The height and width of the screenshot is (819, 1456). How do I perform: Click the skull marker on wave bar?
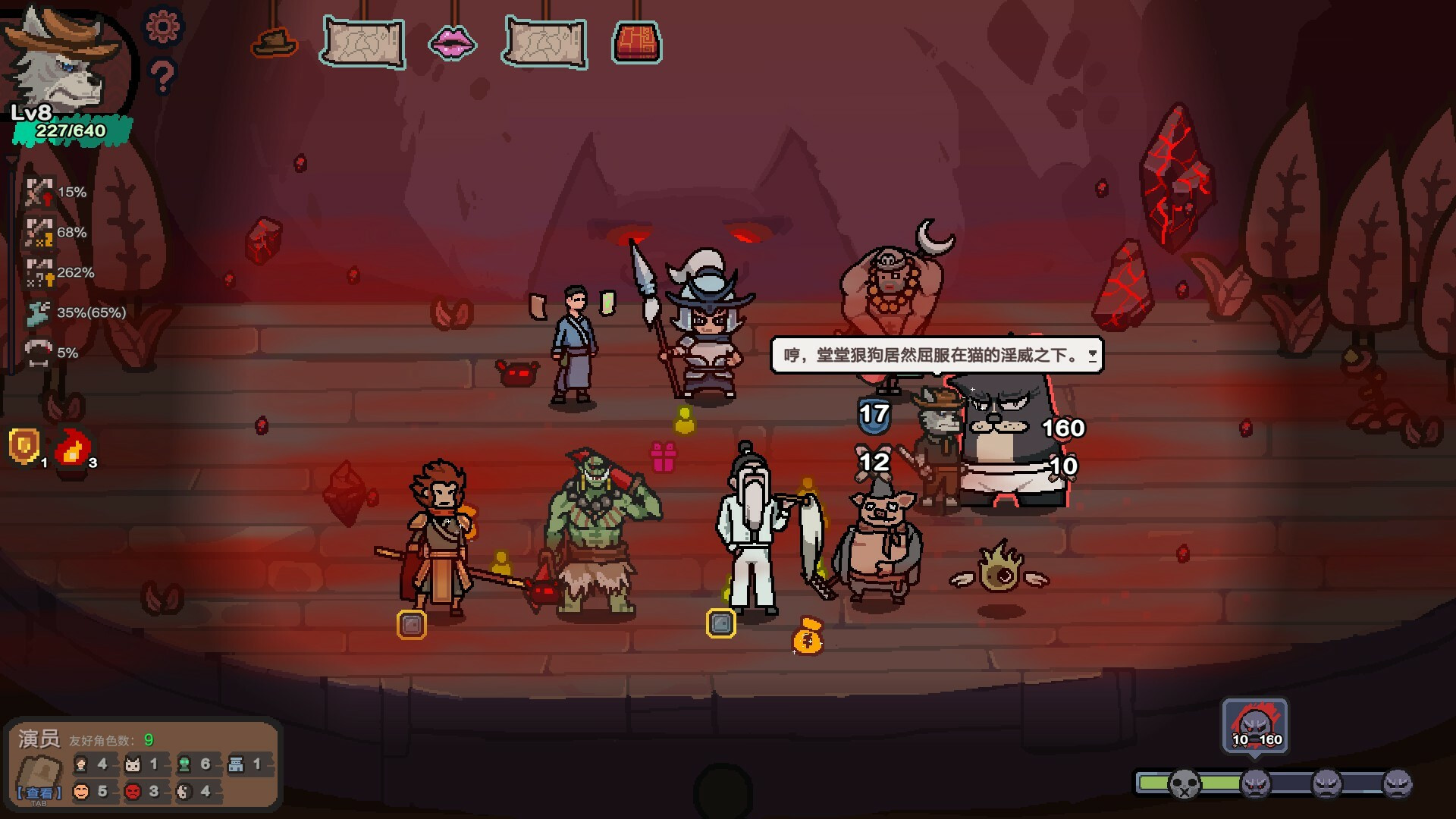1184,783
